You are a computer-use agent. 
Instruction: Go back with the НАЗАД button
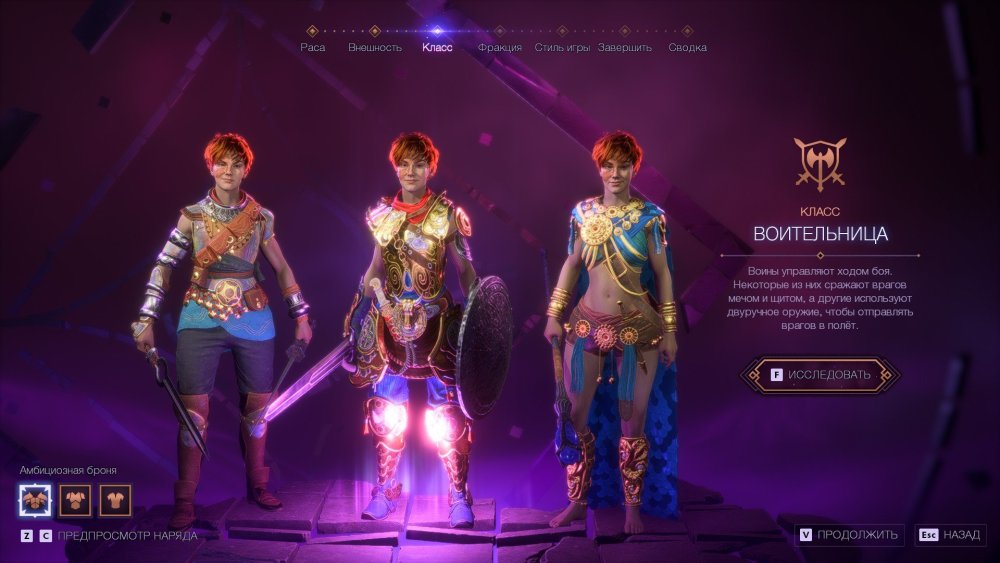coord(950,535)
